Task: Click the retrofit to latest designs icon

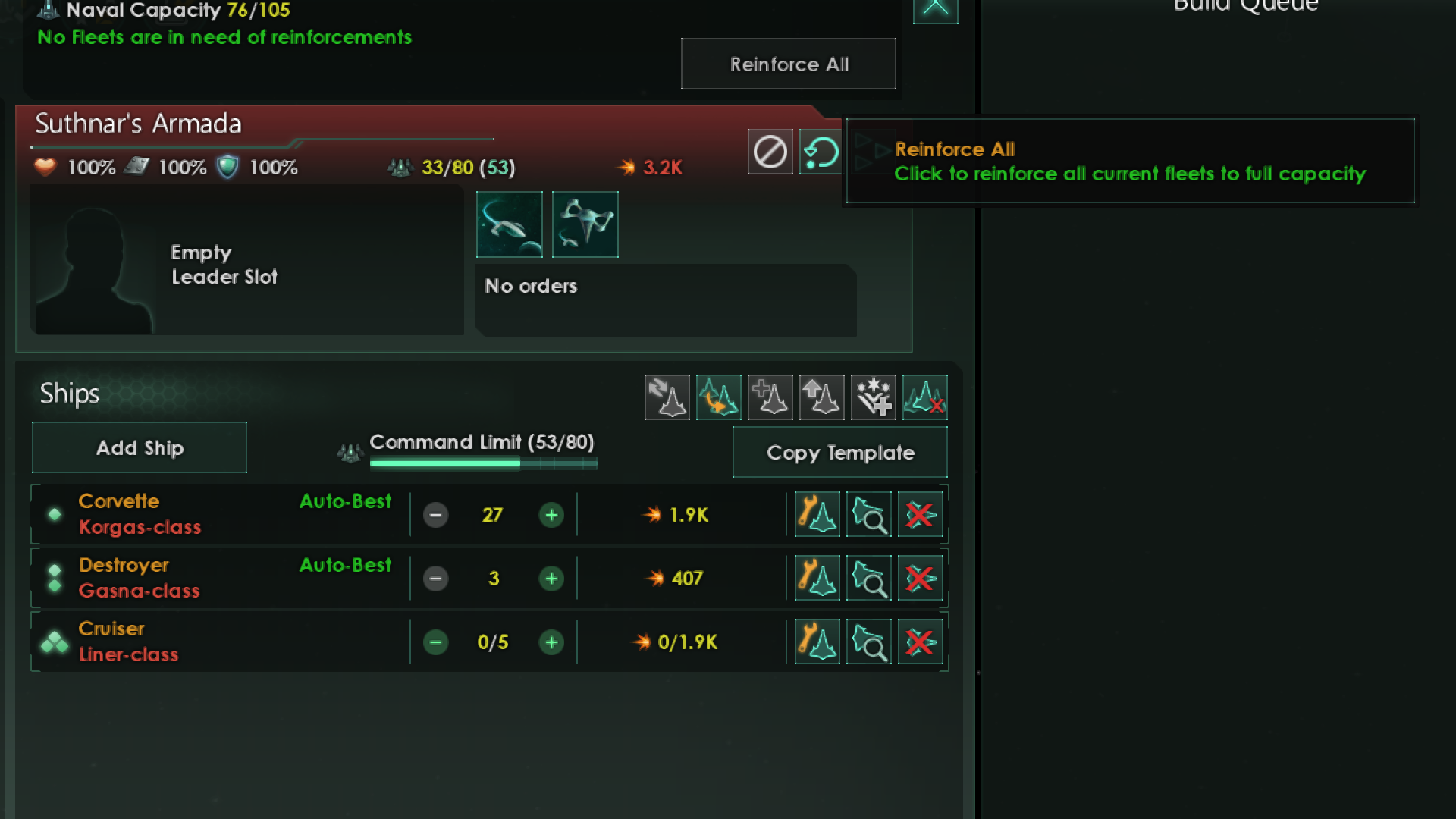Action: 873,397
